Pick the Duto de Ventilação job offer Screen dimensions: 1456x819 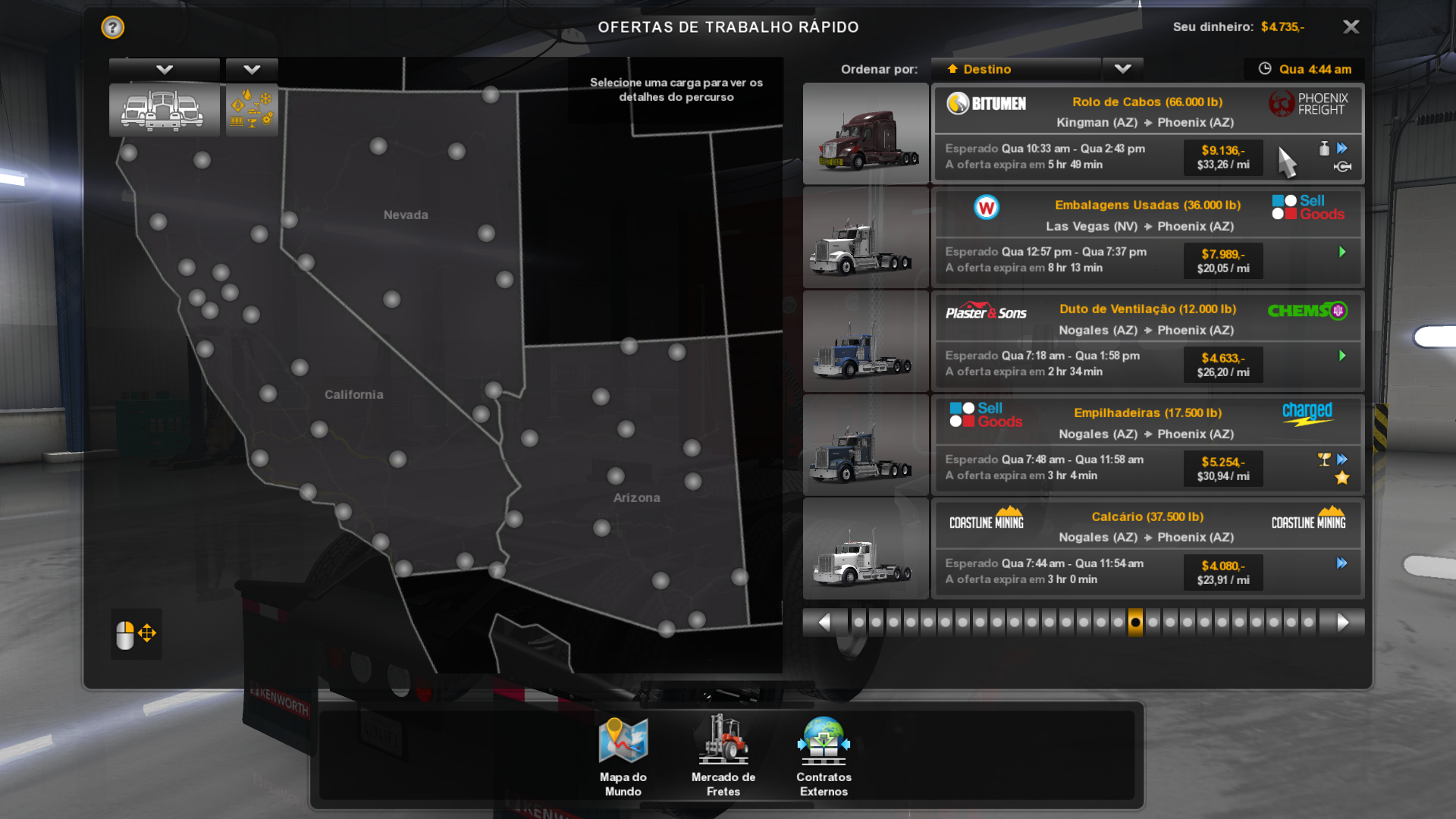point(1147,340)
